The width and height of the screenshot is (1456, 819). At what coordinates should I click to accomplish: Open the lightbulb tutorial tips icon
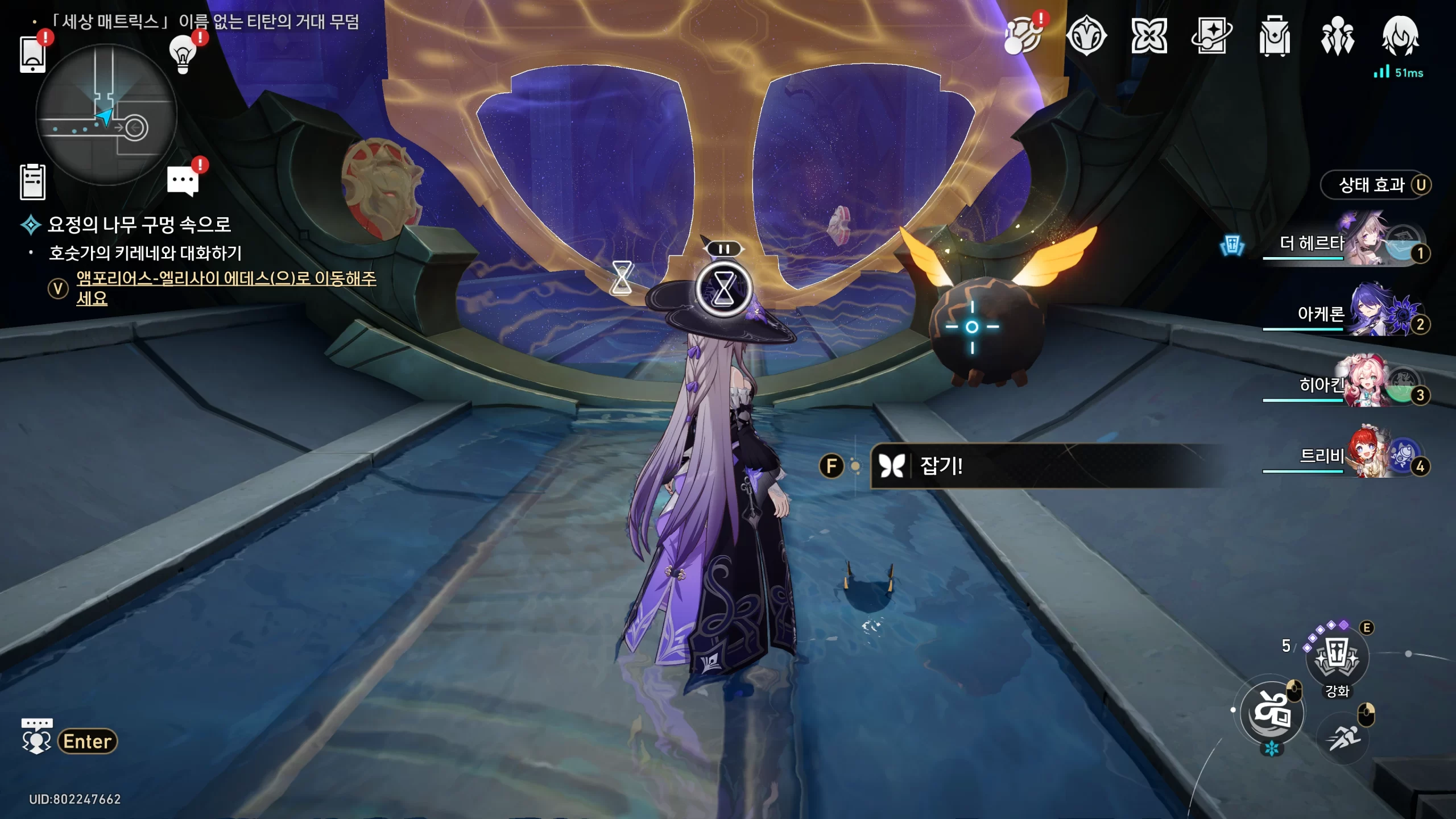[183, 54]
